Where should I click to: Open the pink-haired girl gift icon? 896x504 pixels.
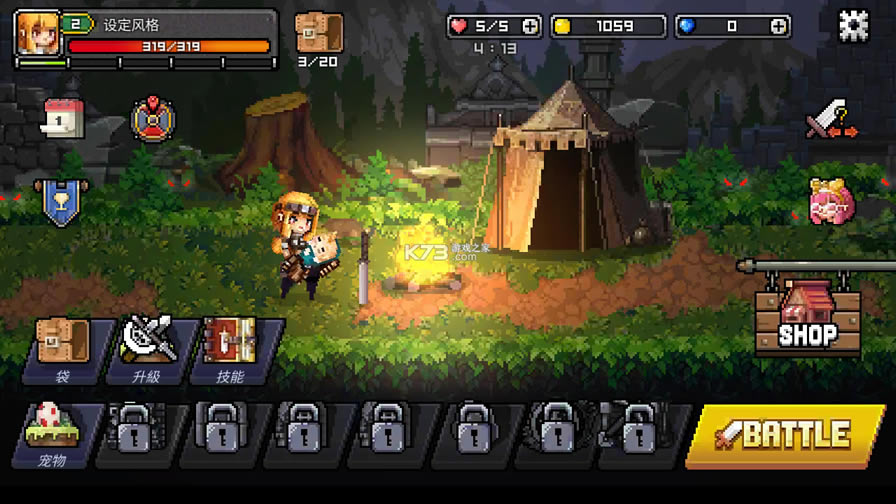coord(830,202)
